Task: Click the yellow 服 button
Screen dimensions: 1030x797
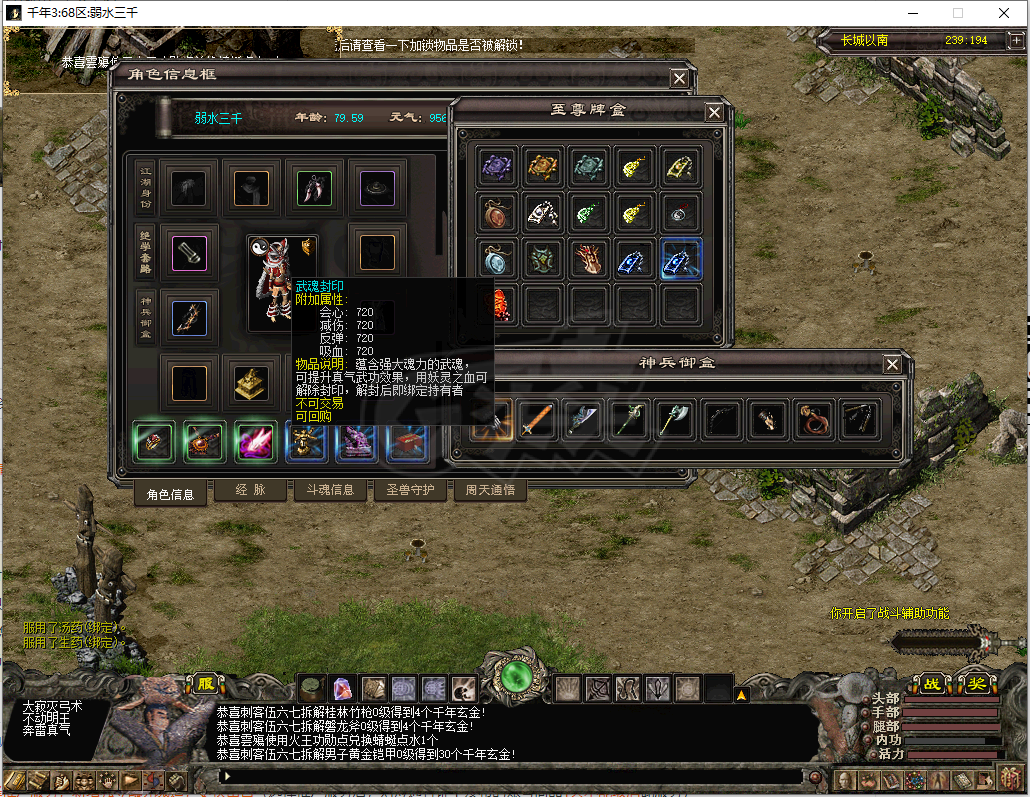Action: (206, 683)
